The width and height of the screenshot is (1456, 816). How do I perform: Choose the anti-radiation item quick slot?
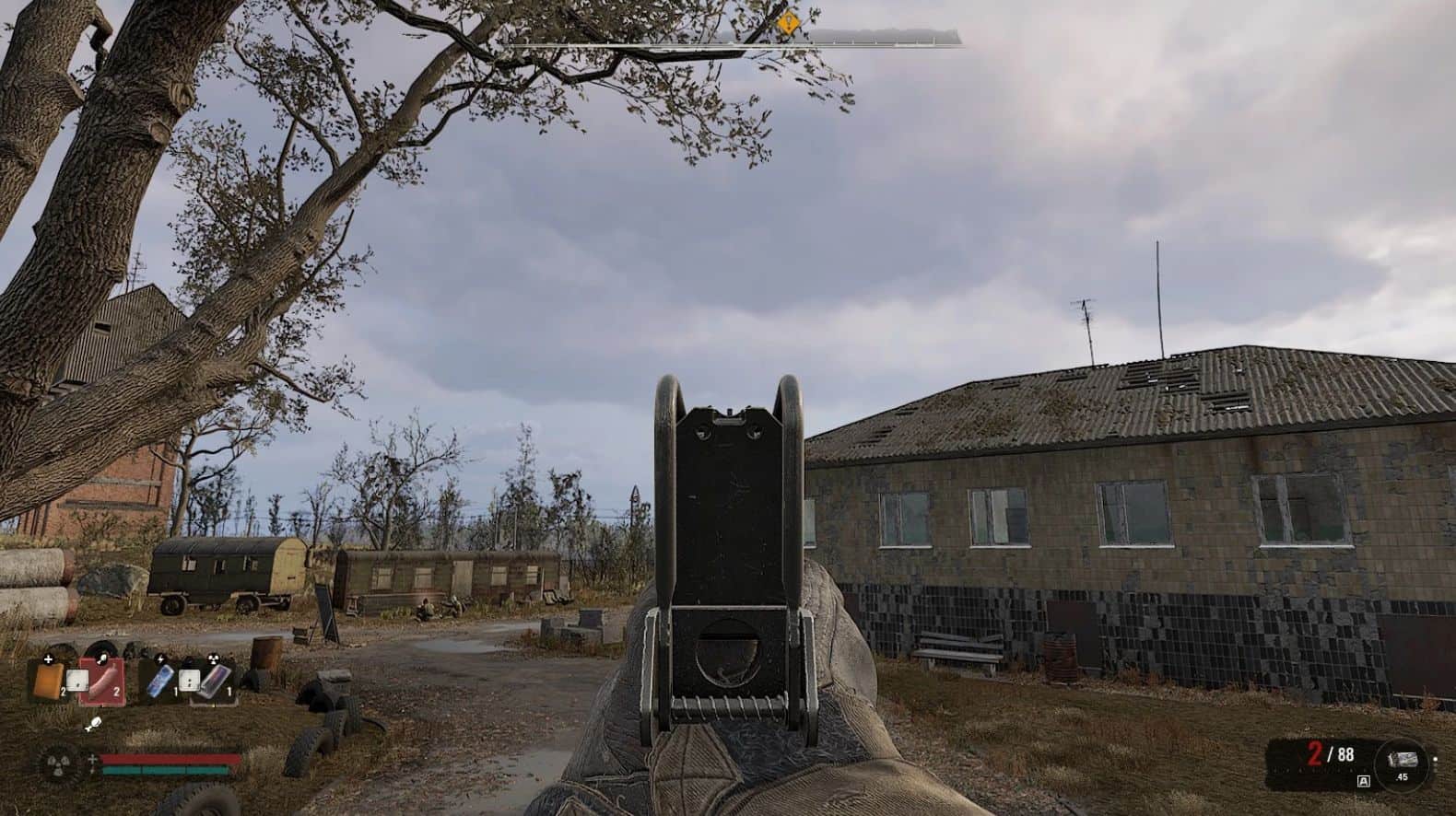pos(214,682)
